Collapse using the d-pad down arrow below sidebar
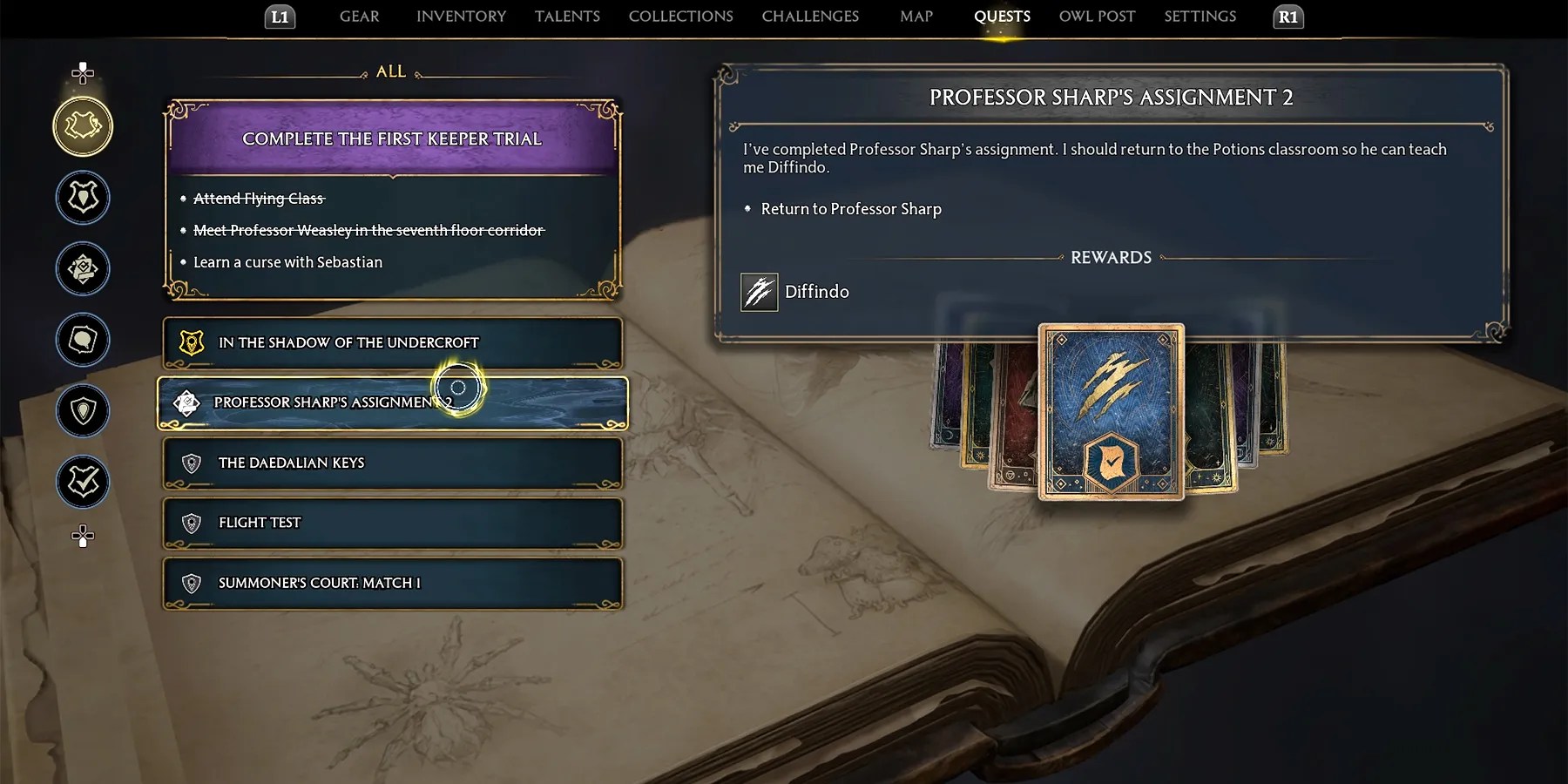 83,537
